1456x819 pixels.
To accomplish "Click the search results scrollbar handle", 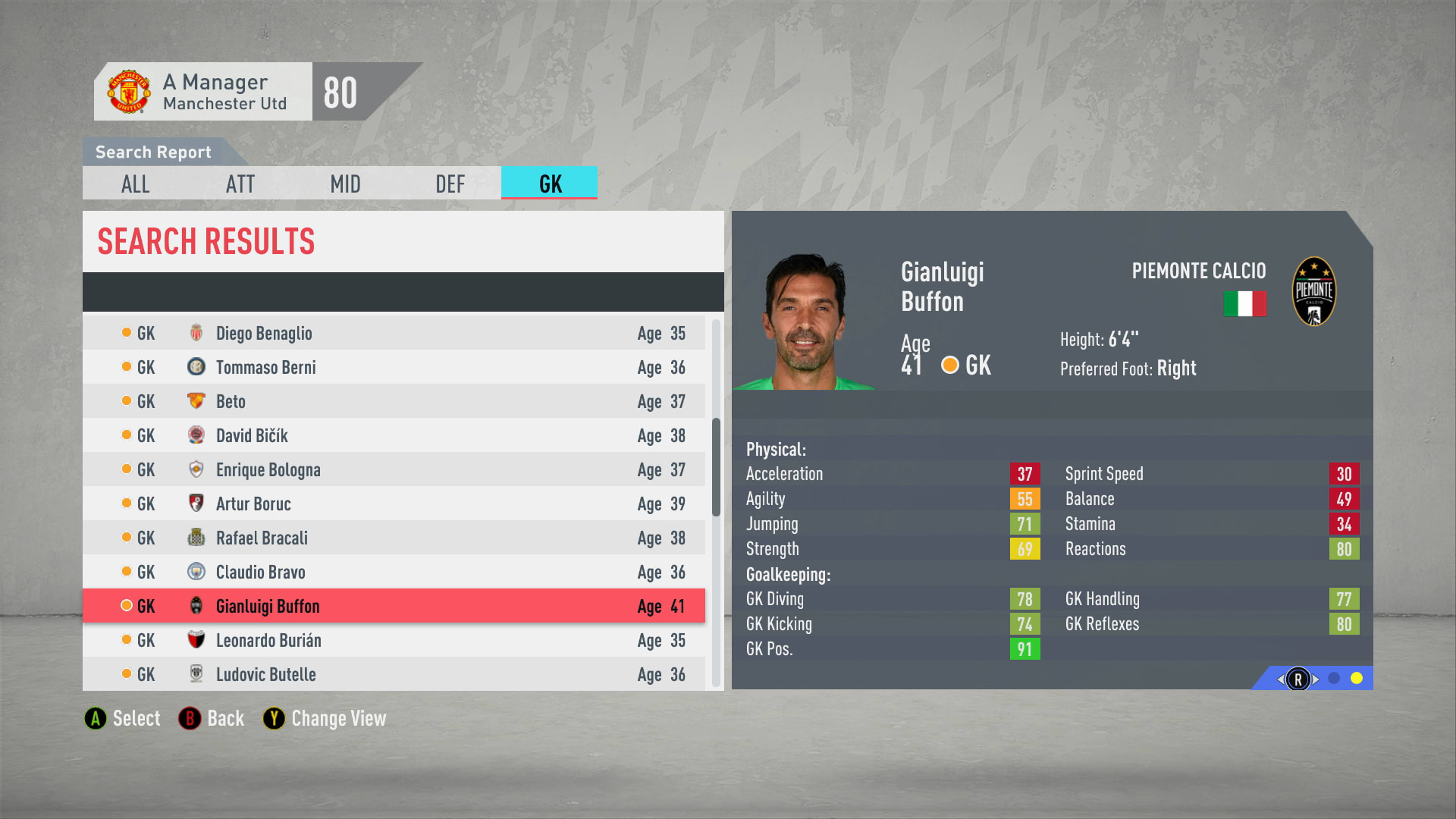I will [716, 466].
